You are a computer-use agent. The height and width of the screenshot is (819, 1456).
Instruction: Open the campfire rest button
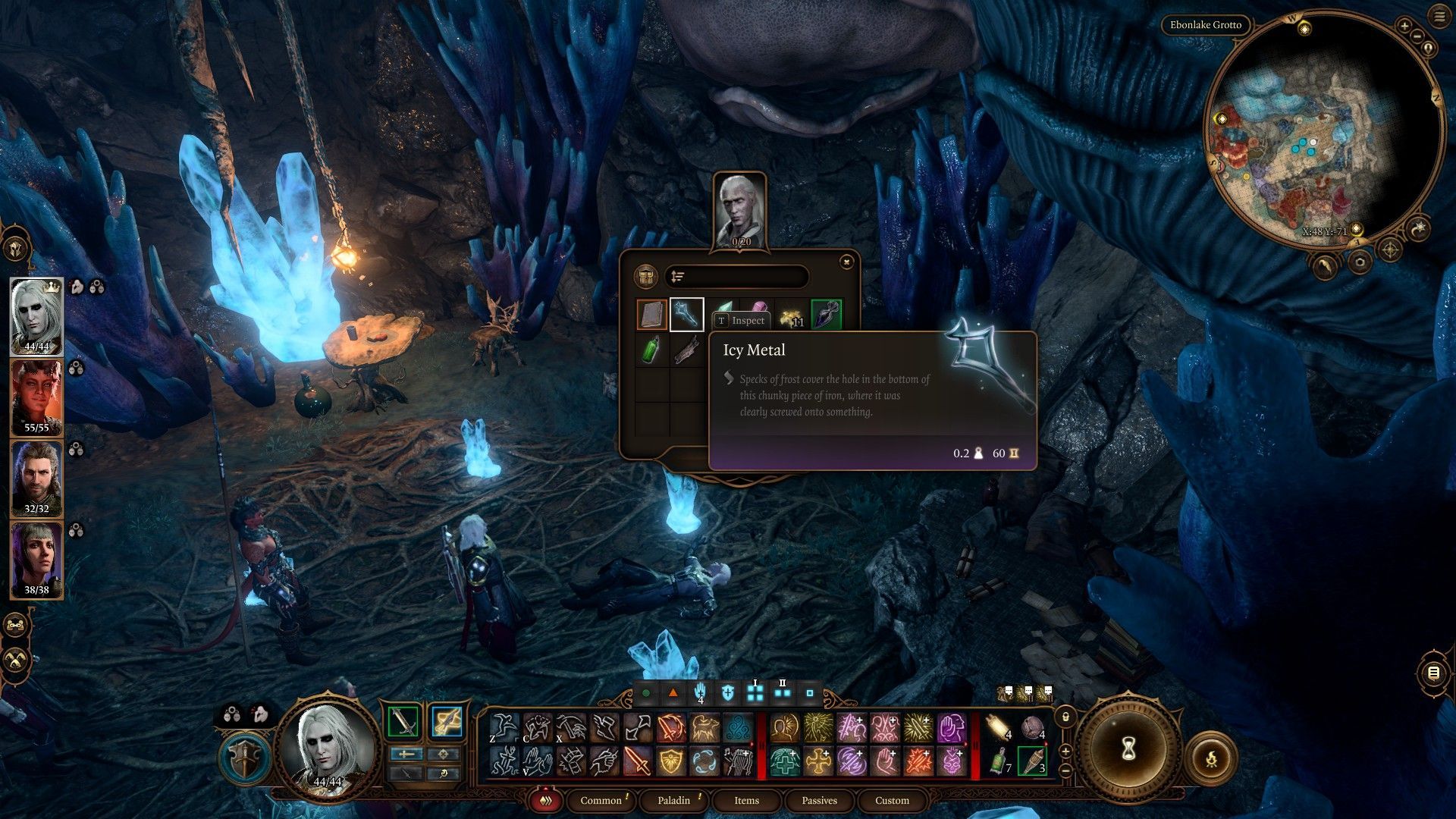pyautogui.click(x=1211, y=758)
